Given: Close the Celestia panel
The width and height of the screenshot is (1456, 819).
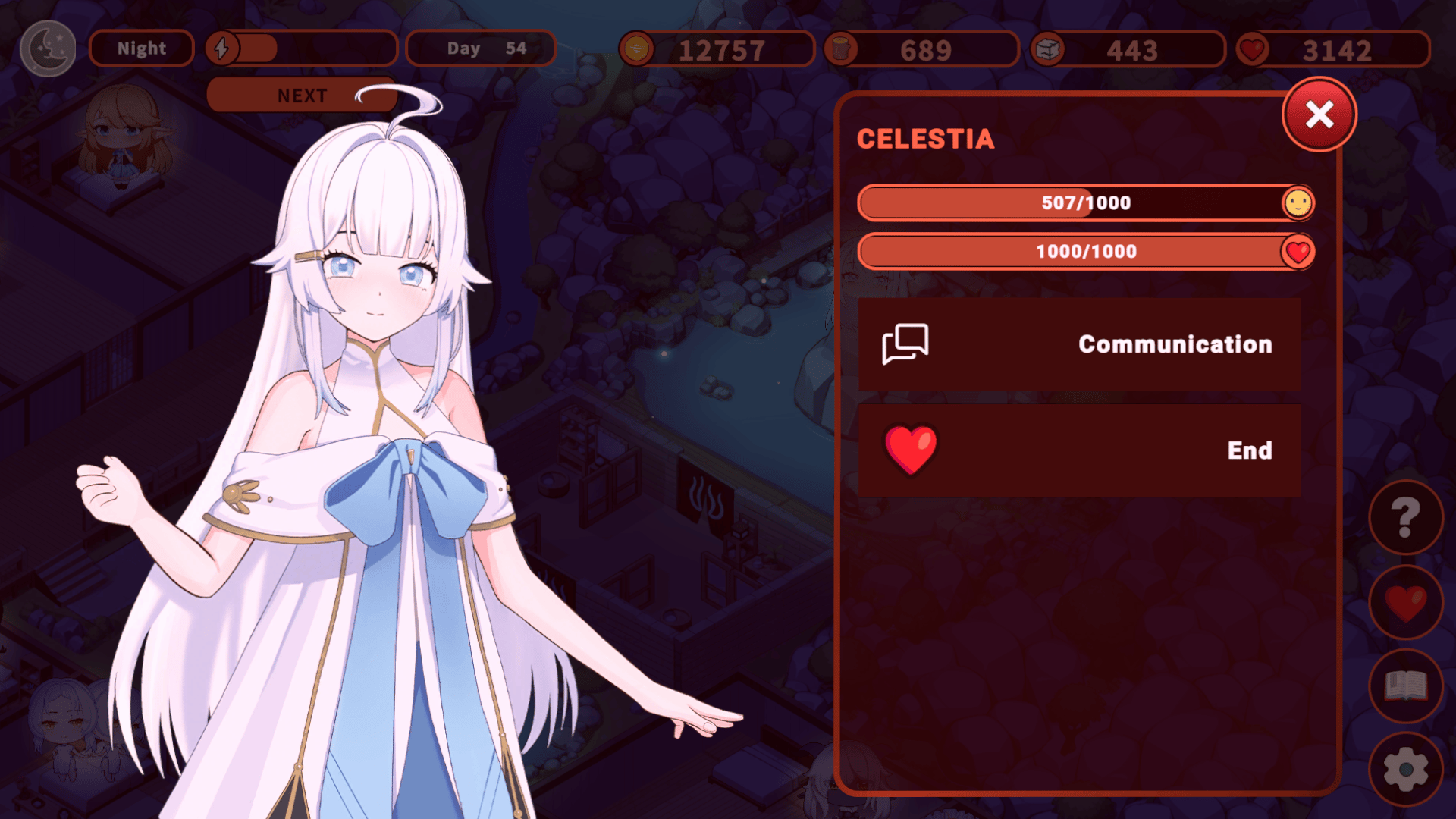Looking at the screenshot, I should point(1319,115).
